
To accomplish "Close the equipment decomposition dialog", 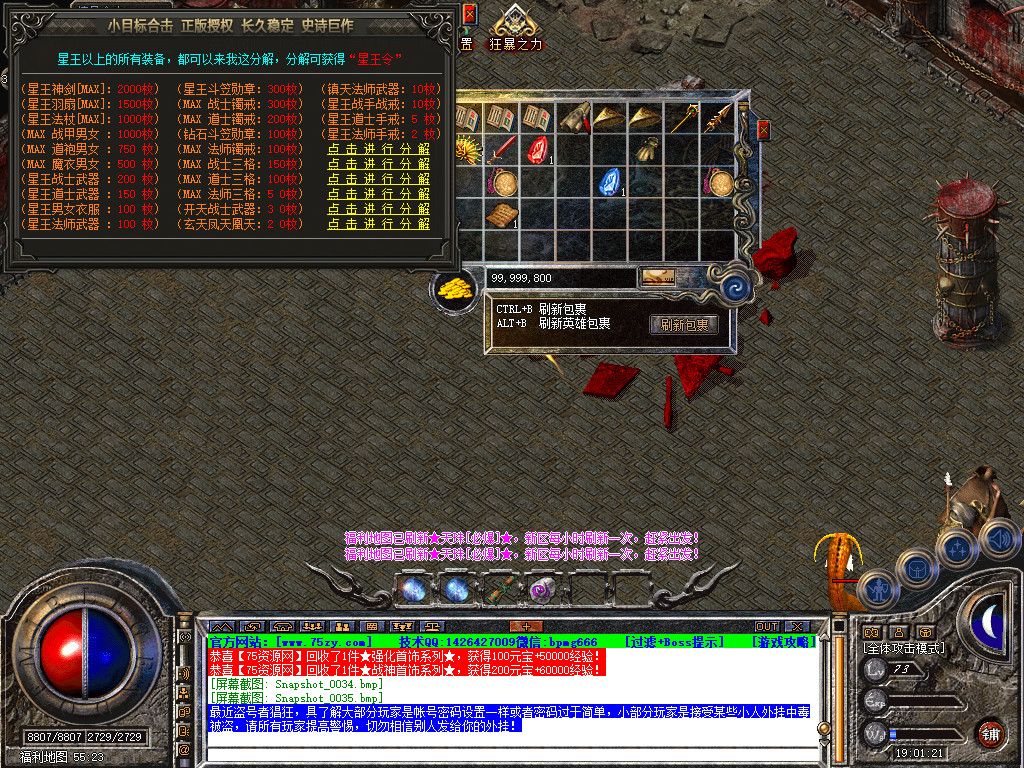I will (470, 14).
